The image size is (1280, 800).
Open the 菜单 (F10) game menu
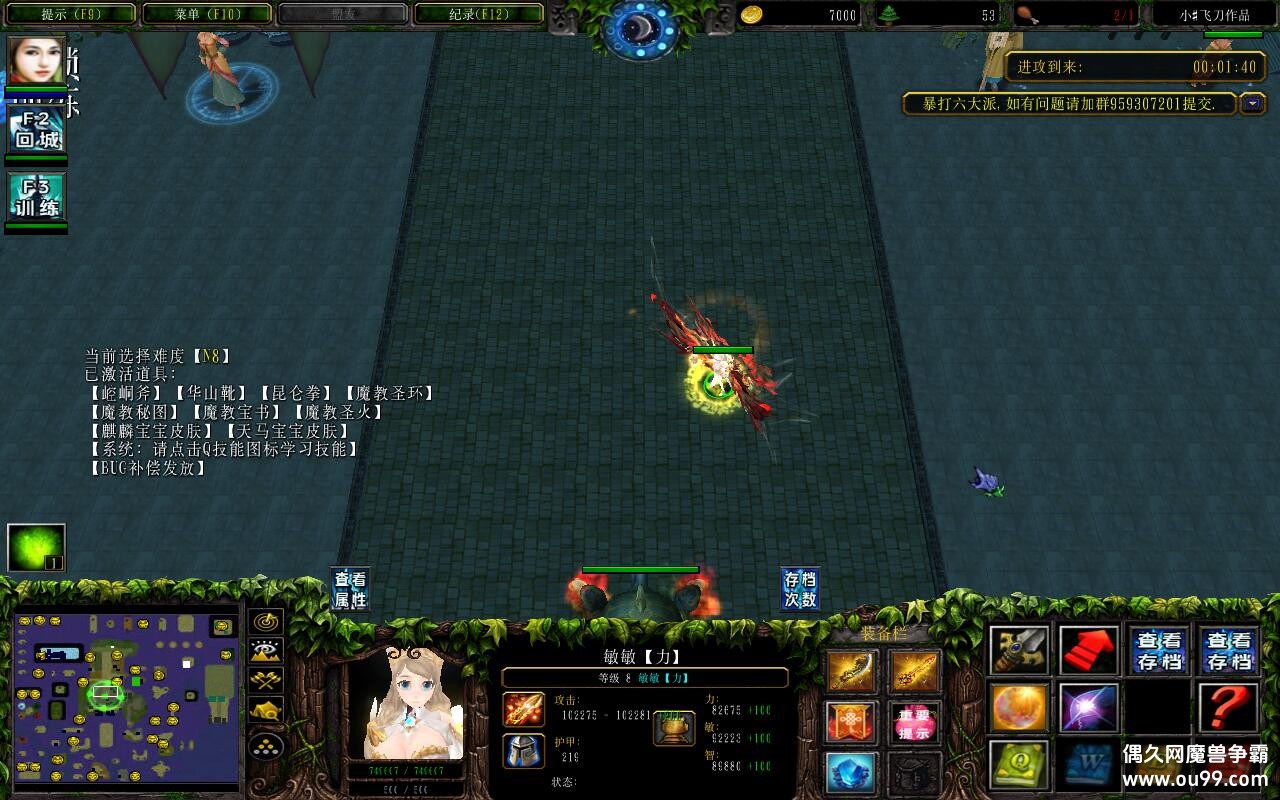pyautogui.click(x=208, y=14)
